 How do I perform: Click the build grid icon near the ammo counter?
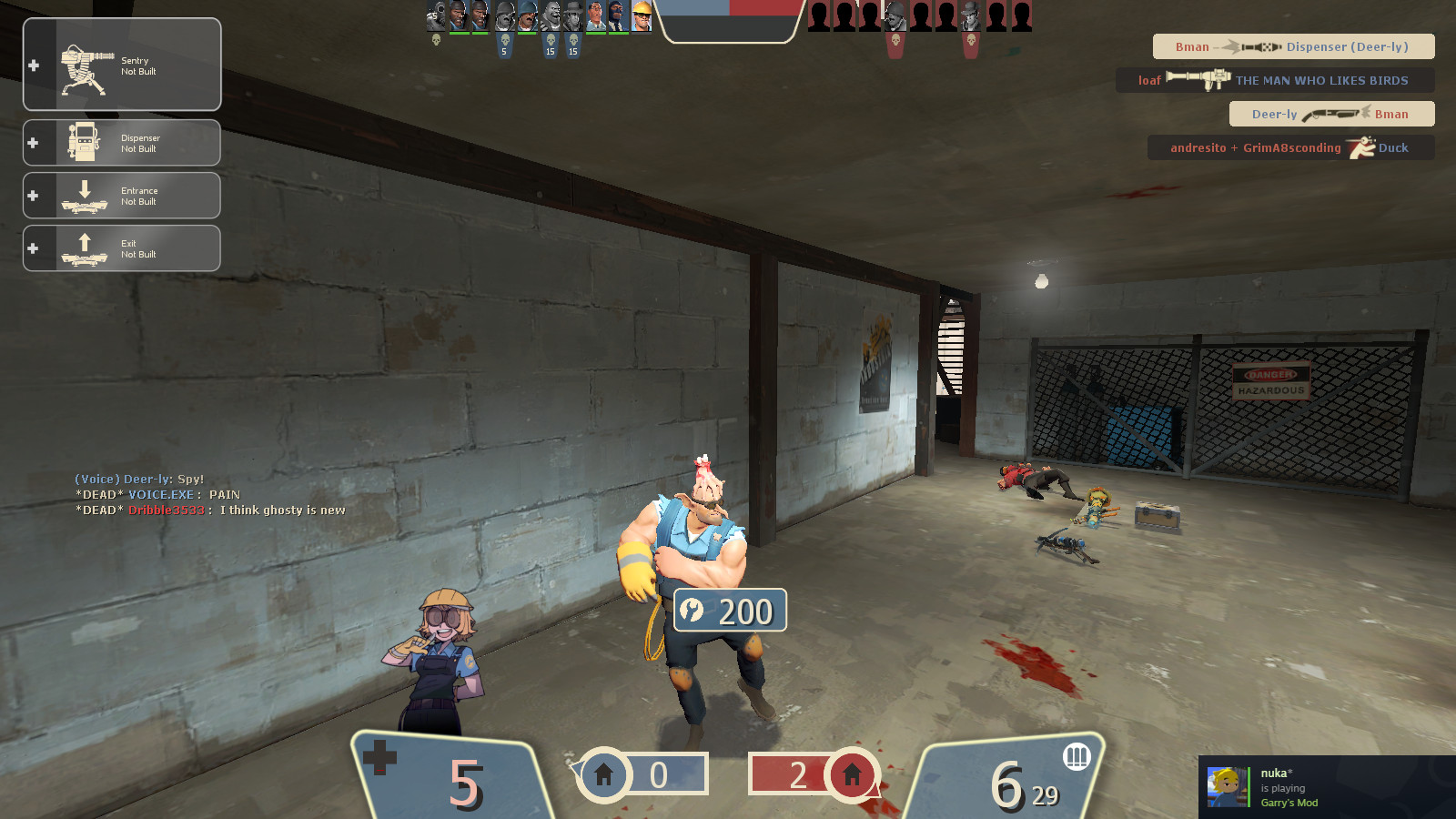pyautogui.click(x=1077, y=757)
